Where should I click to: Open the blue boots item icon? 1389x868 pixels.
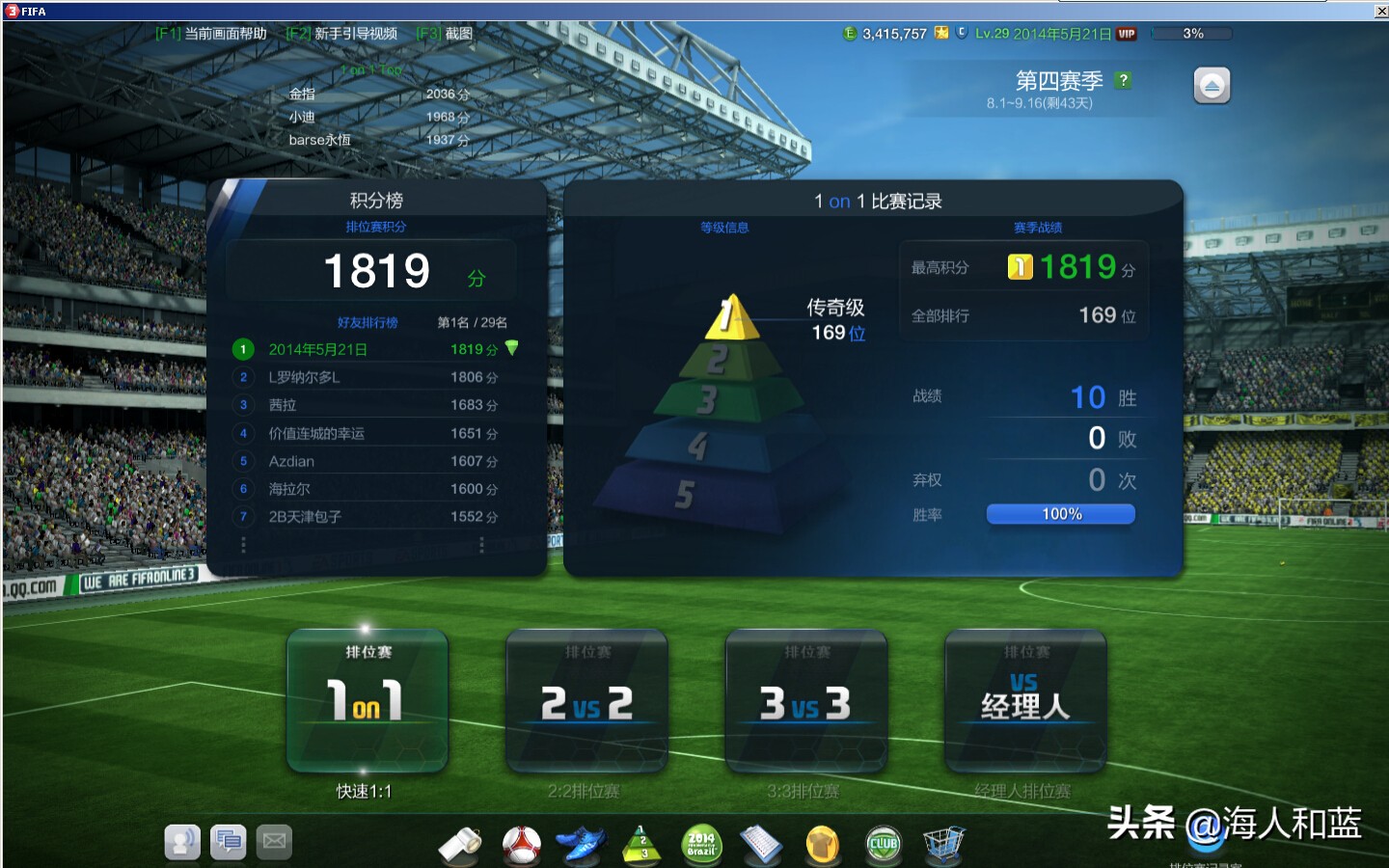tap(582, 843)
